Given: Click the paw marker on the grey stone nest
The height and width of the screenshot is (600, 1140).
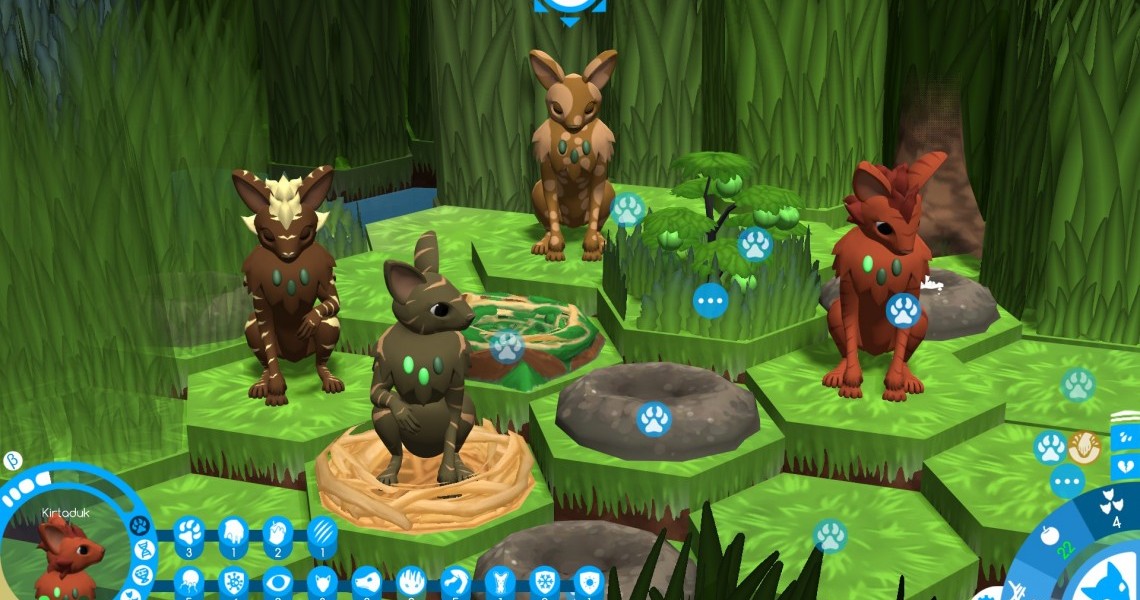Looking at the screenshot, I should click(x=654, y=419).
